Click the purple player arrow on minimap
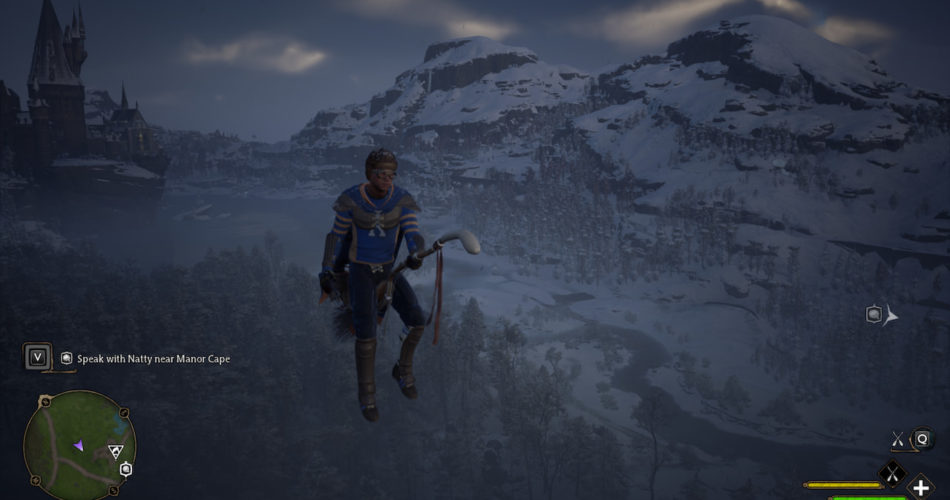 [x=78, y=445]
